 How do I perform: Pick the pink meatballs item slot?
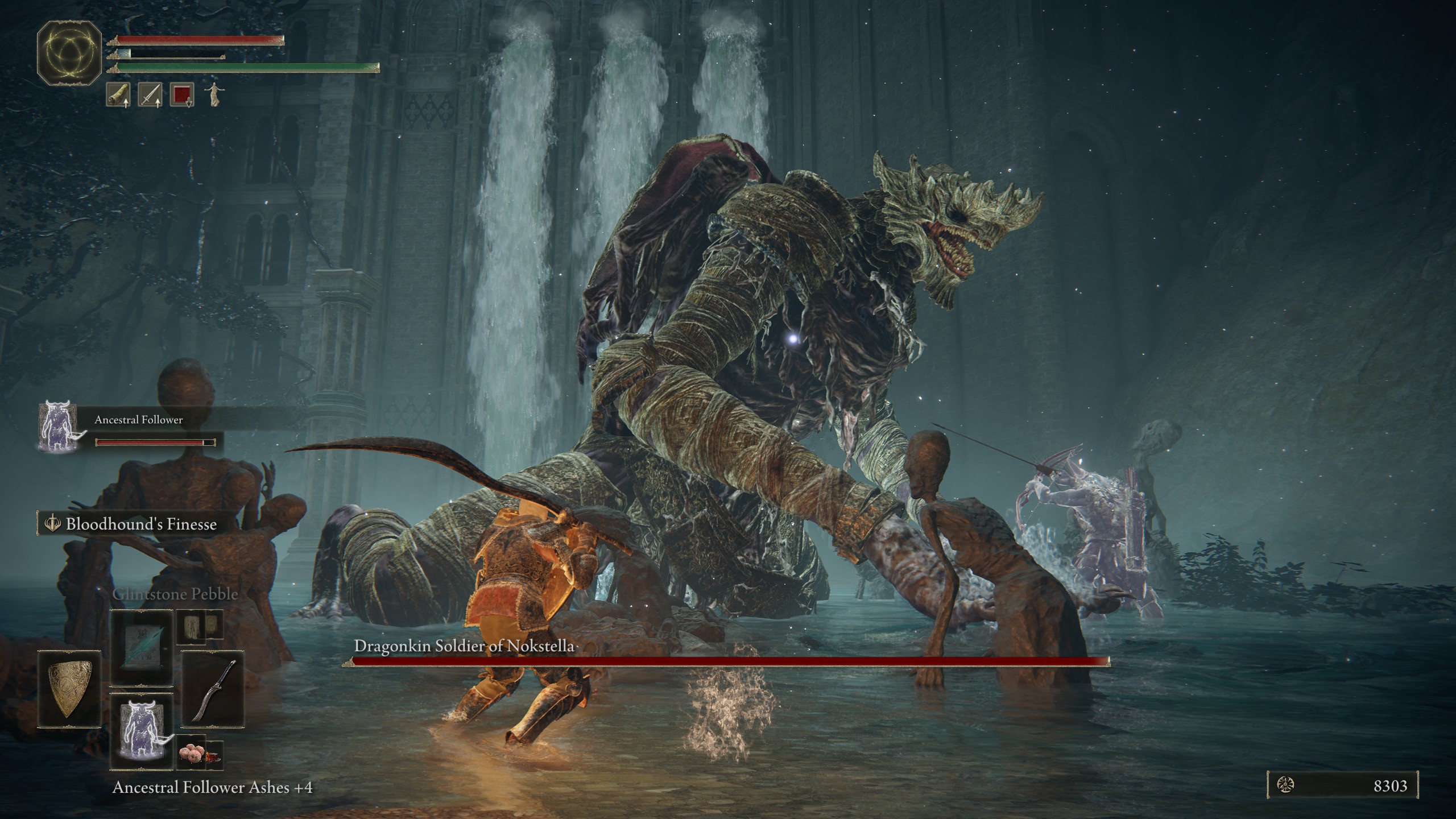pos(191,754)
